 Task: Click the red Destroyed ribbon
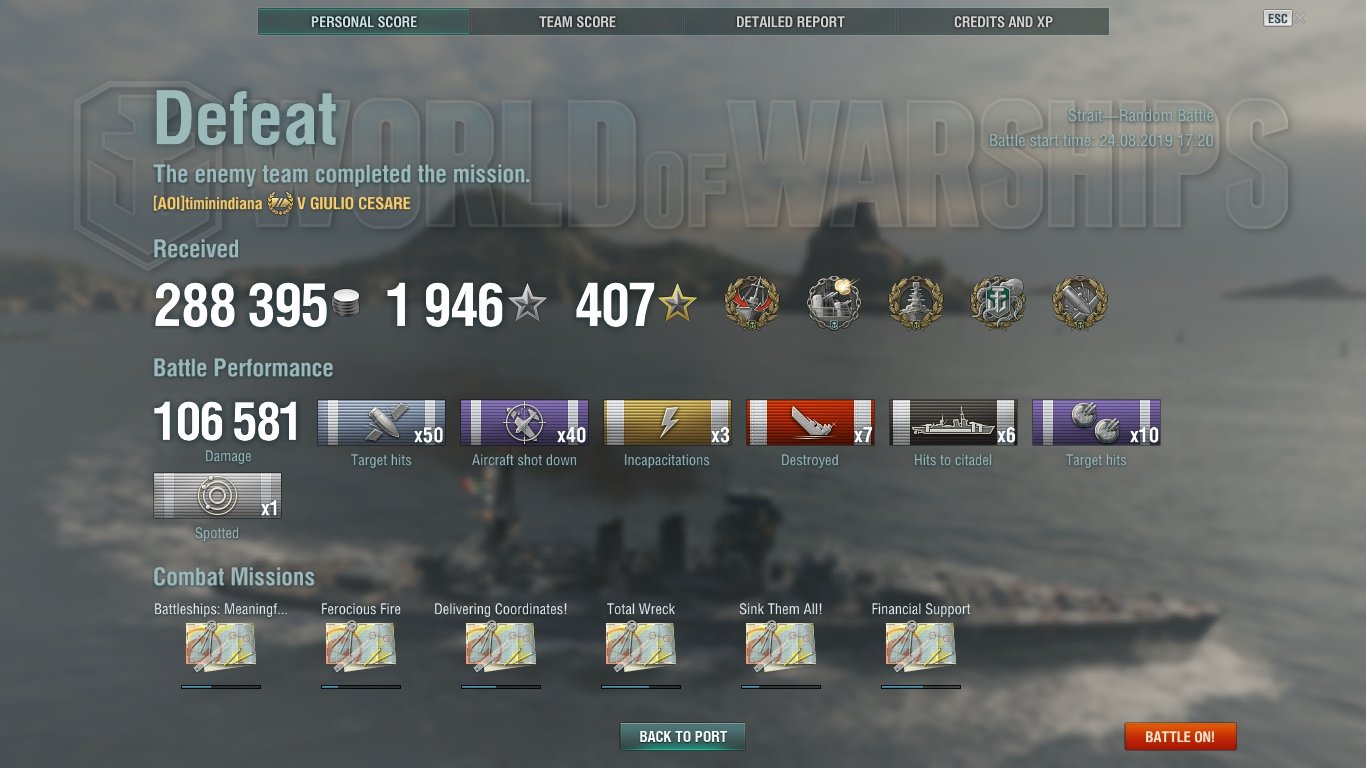(x=810, y=423)
